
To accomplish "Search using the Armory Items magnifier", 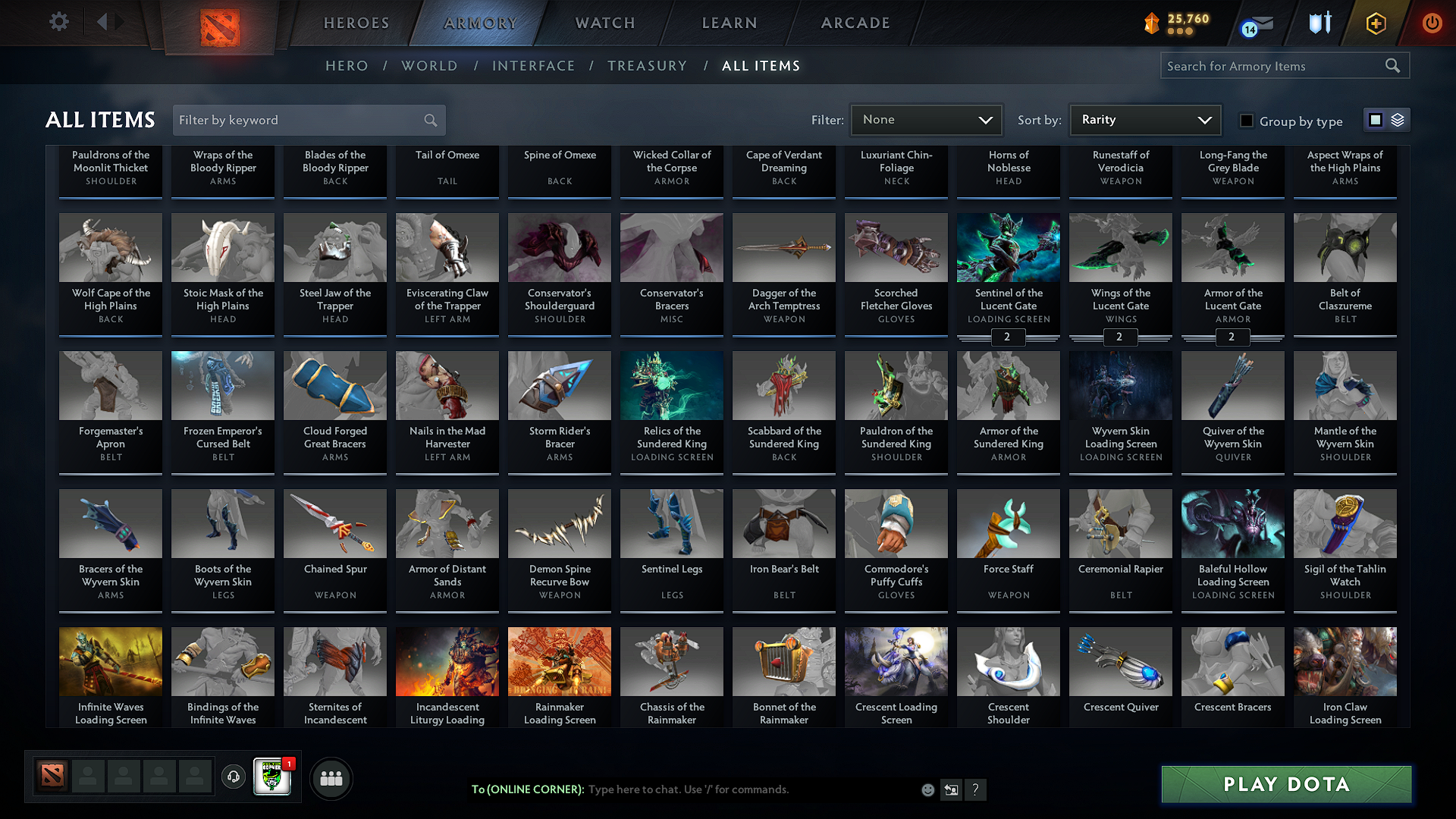I will pos(1393,65).
